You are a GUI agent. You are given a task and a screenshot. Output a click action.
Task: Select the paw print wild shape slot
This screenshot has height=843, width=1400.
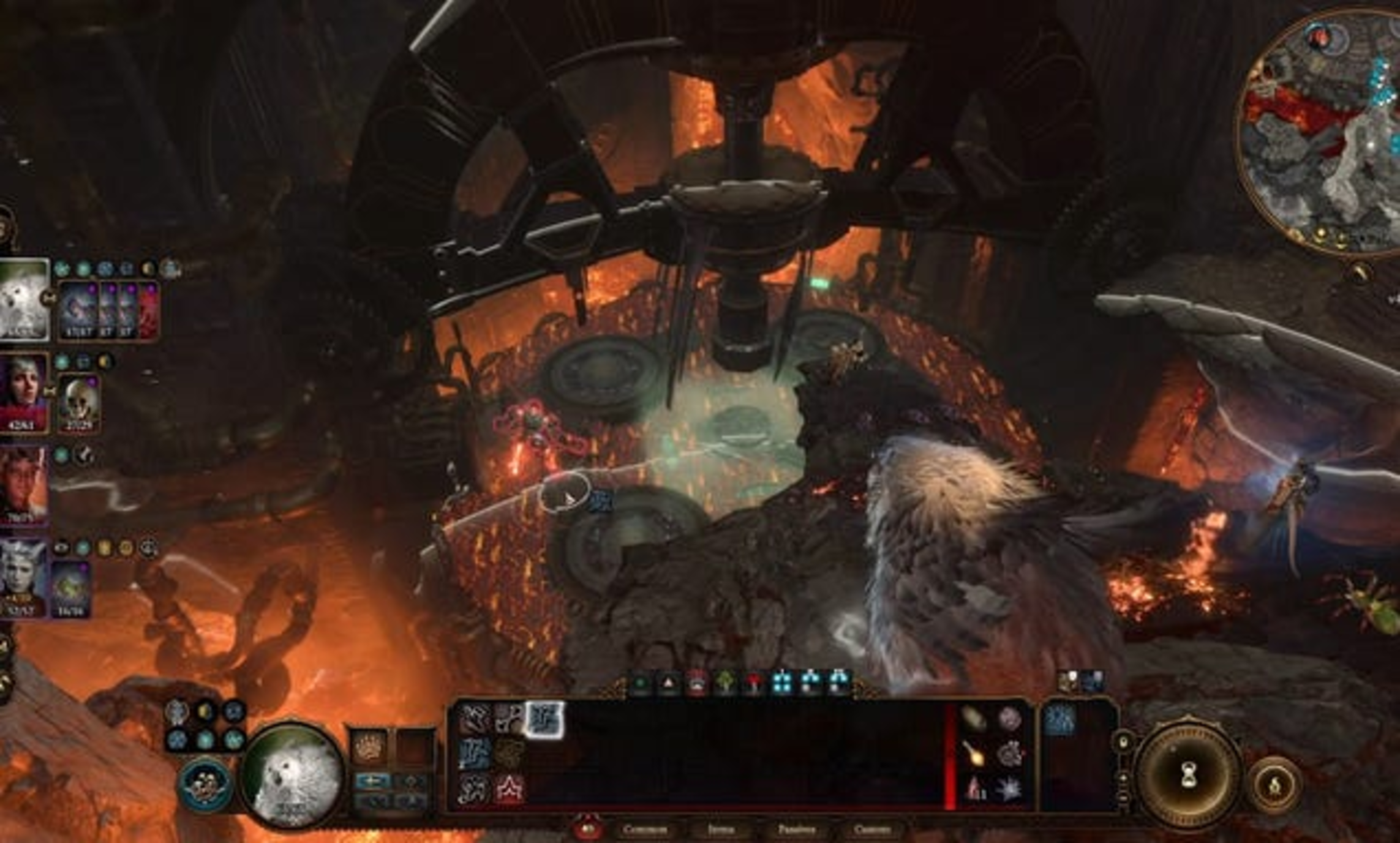[368, 747]
